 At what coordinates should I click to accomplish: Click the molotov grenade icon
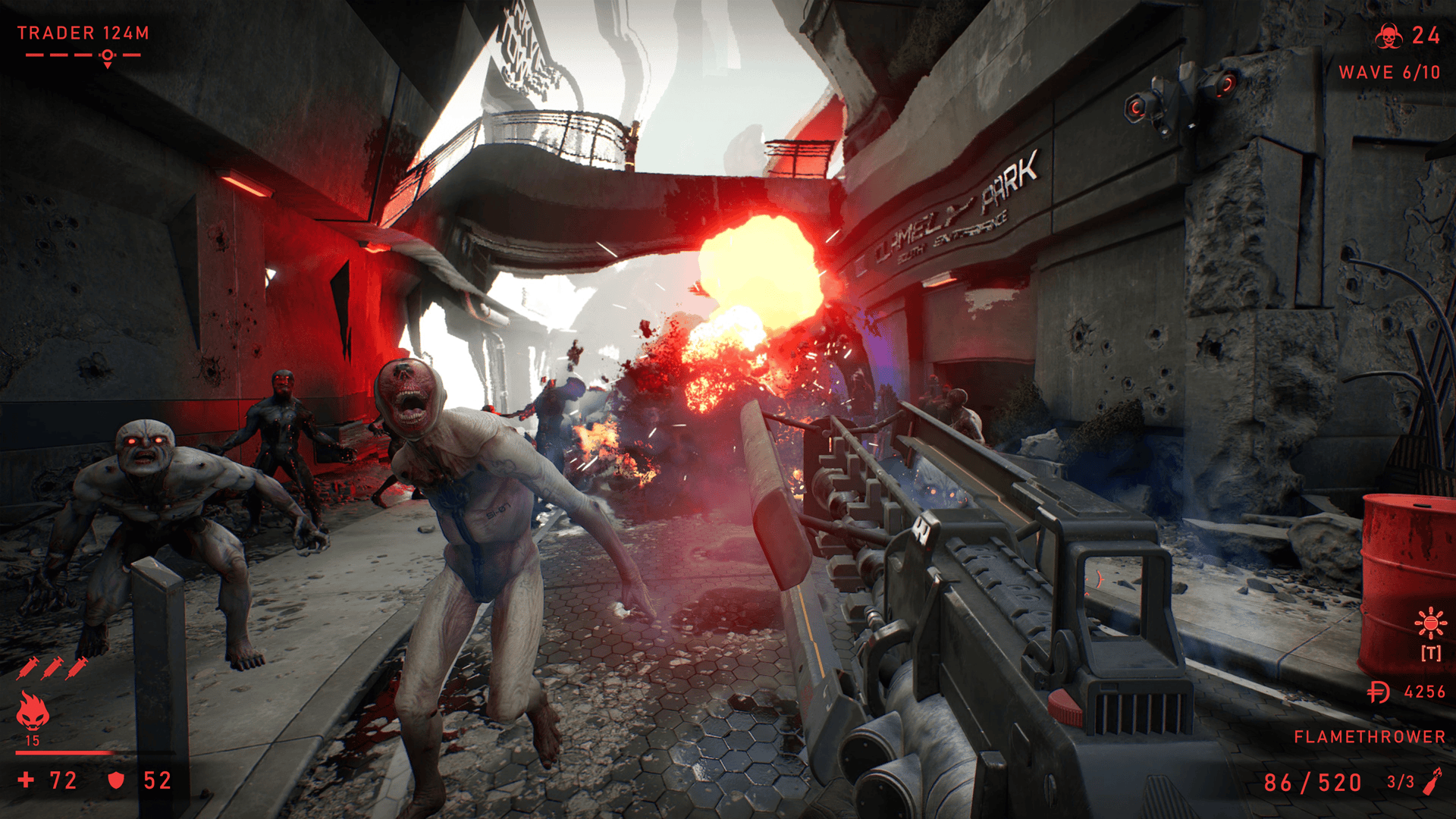[x=1432, y=781]
